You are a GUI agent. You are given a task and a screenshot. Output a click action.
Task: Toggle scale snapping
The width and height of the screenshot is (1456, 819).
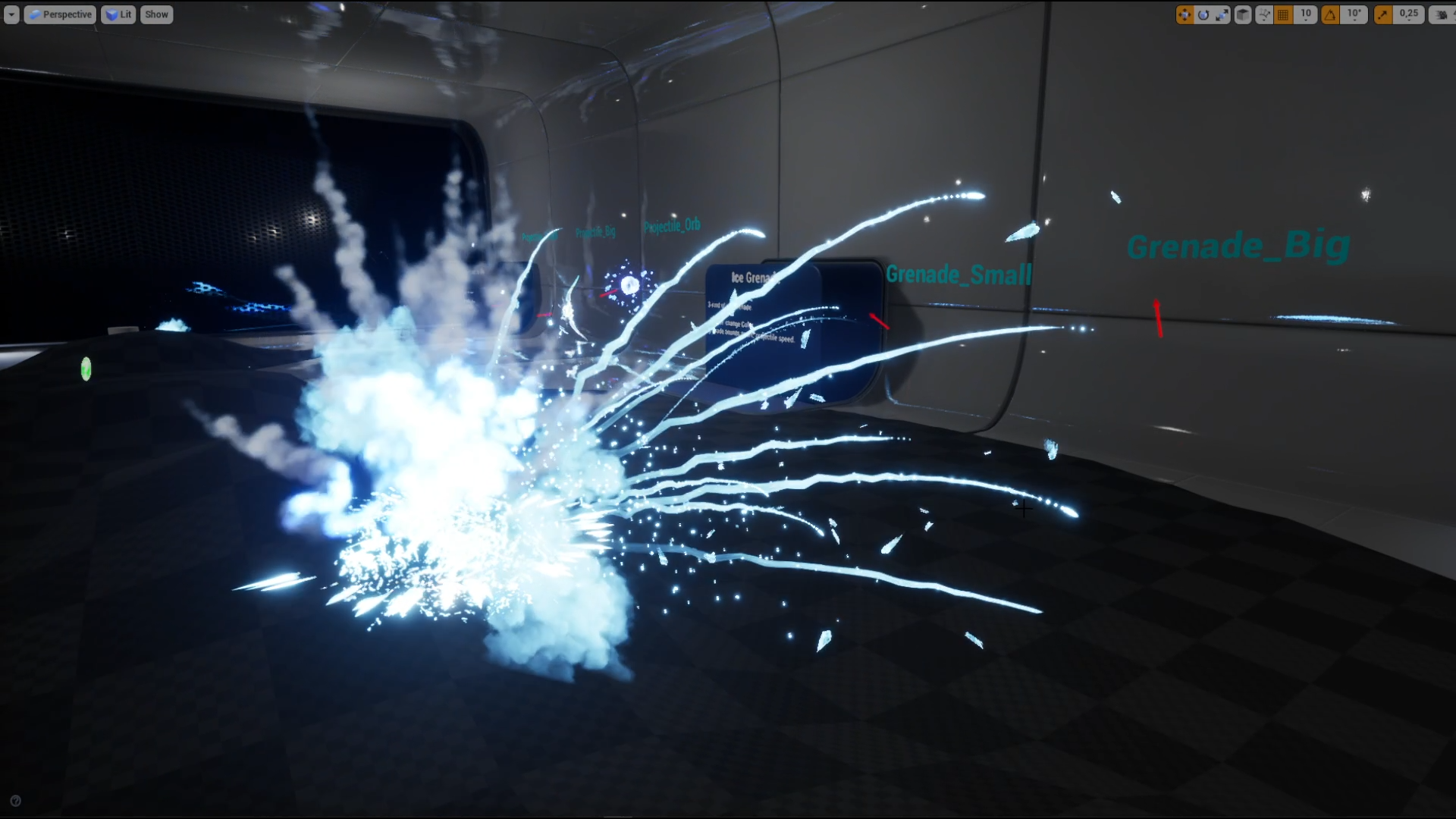point(1383,14)
